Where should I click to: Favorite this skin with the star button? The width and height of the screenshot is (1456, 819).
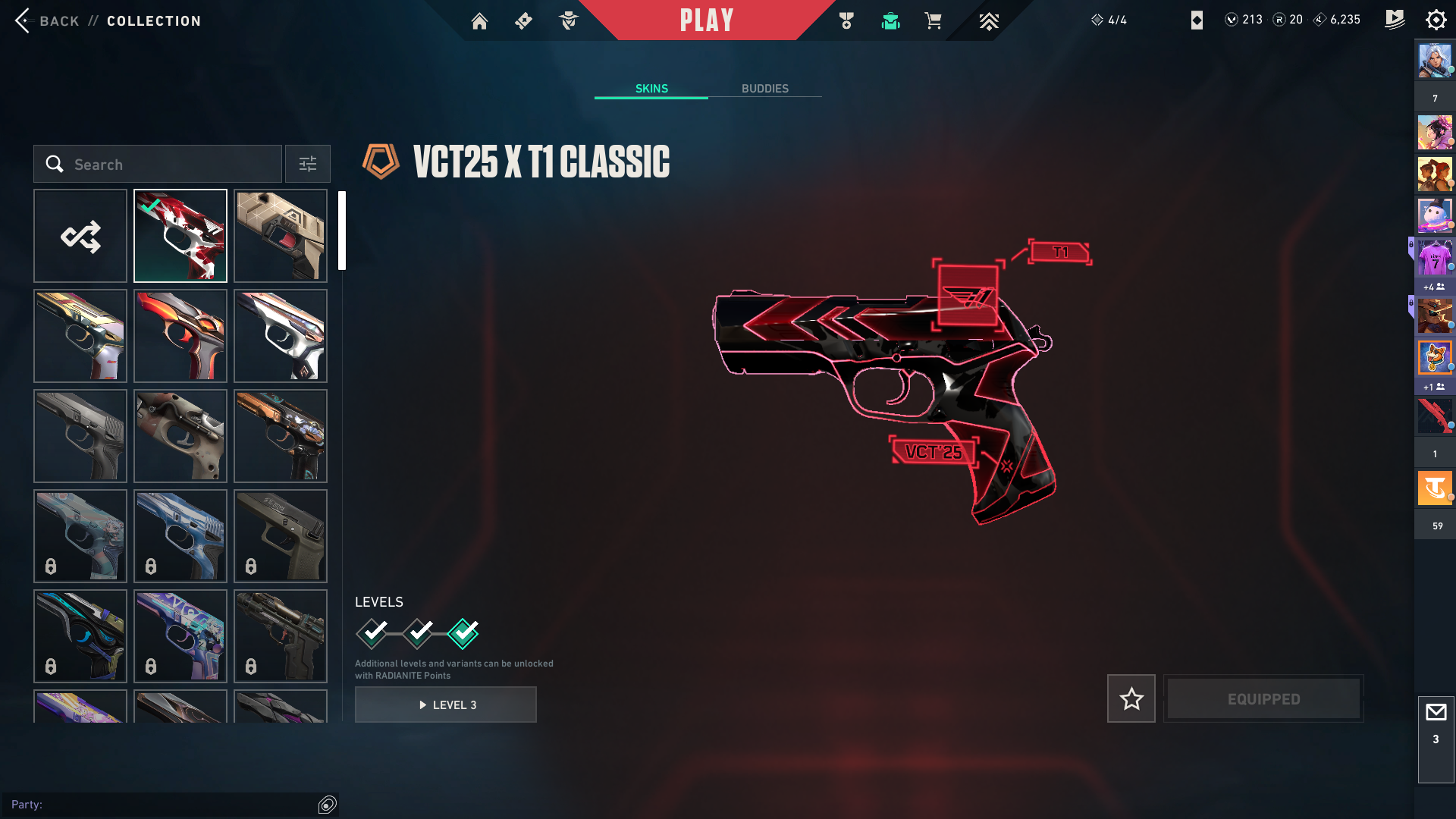click(x=1131, y=698)
